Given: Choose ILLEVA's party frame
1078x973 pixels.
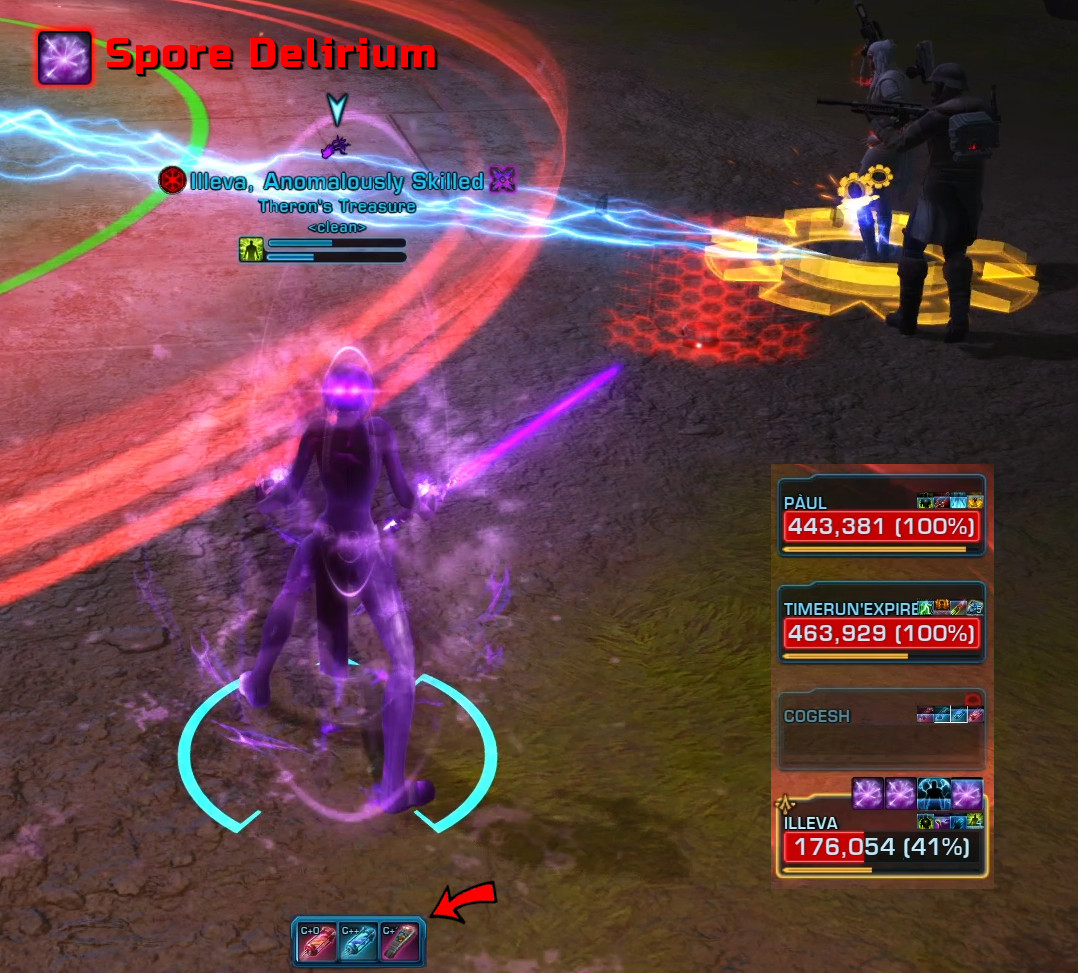Looking at the screenshot, I should [x=881, y=840].
